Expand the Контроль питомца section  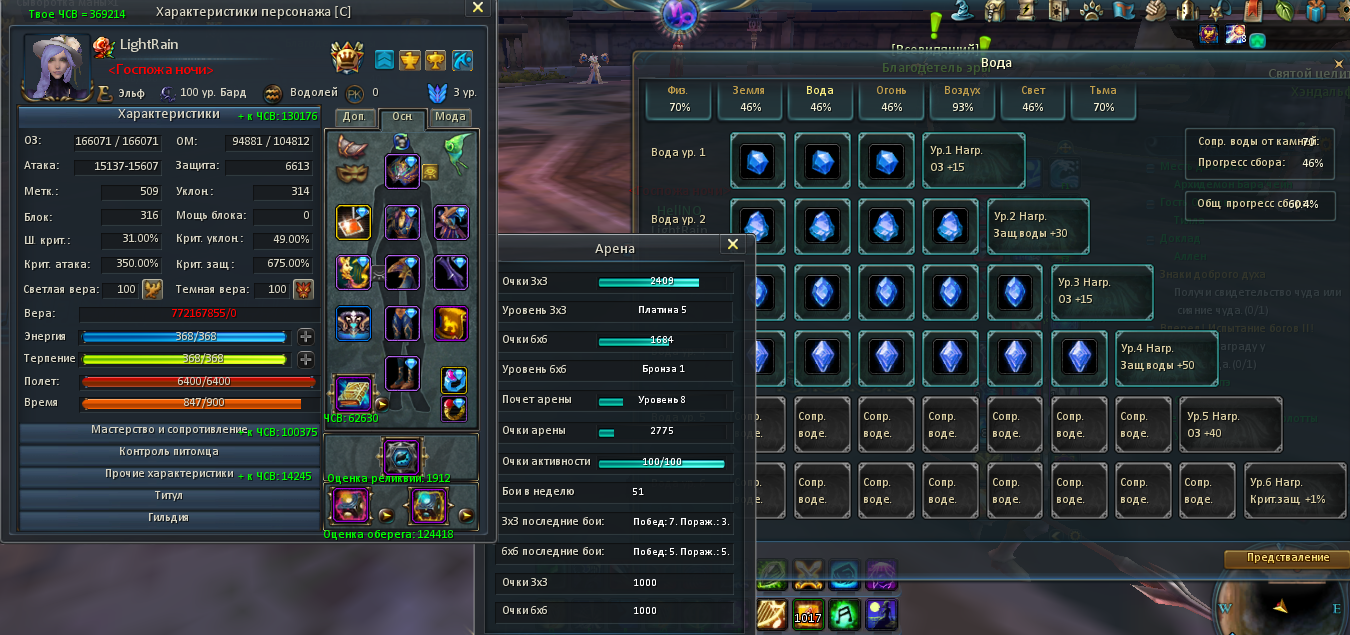(x=169, y=453)
